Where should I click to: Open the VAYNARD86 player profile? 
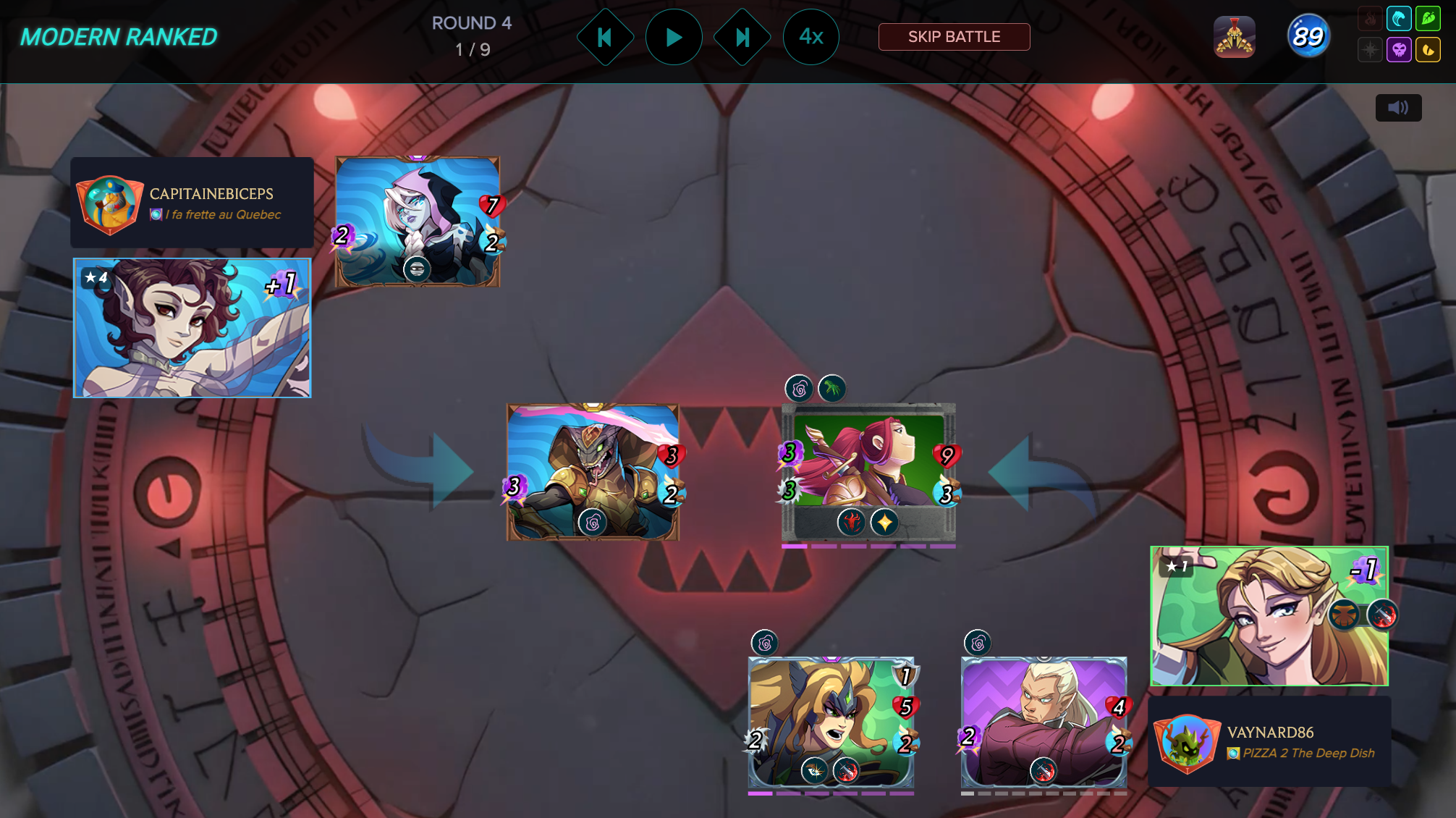[x=1269, y=742]
